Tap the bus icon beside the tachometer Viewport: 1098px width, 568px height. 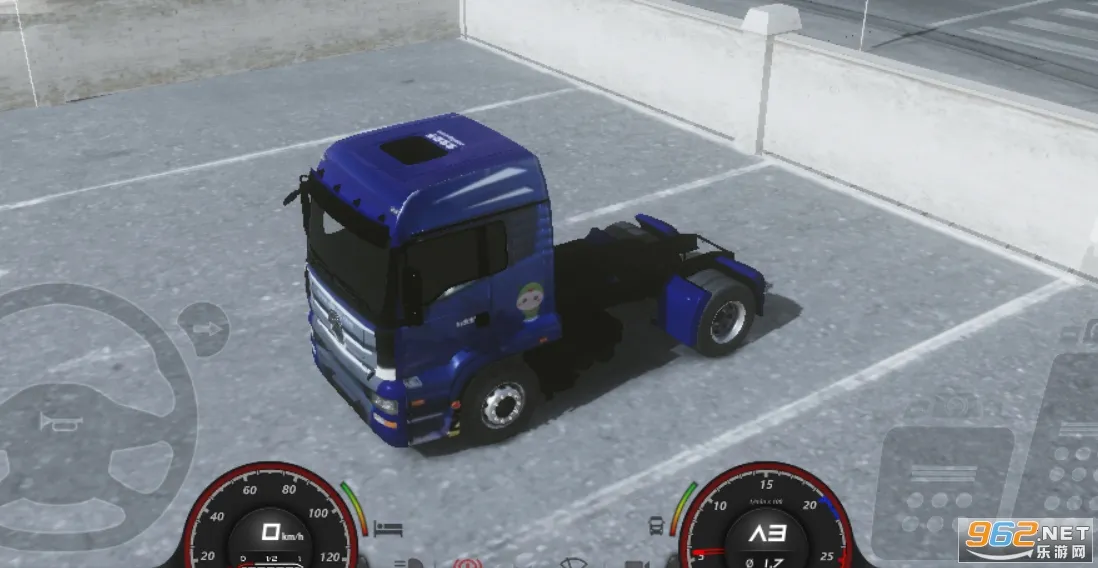(657, 525)
